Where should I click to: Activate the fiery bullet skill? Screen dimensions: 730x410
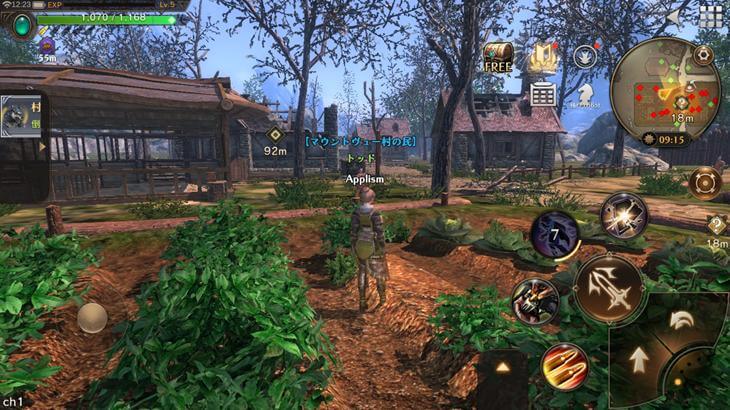coord(564,365)
